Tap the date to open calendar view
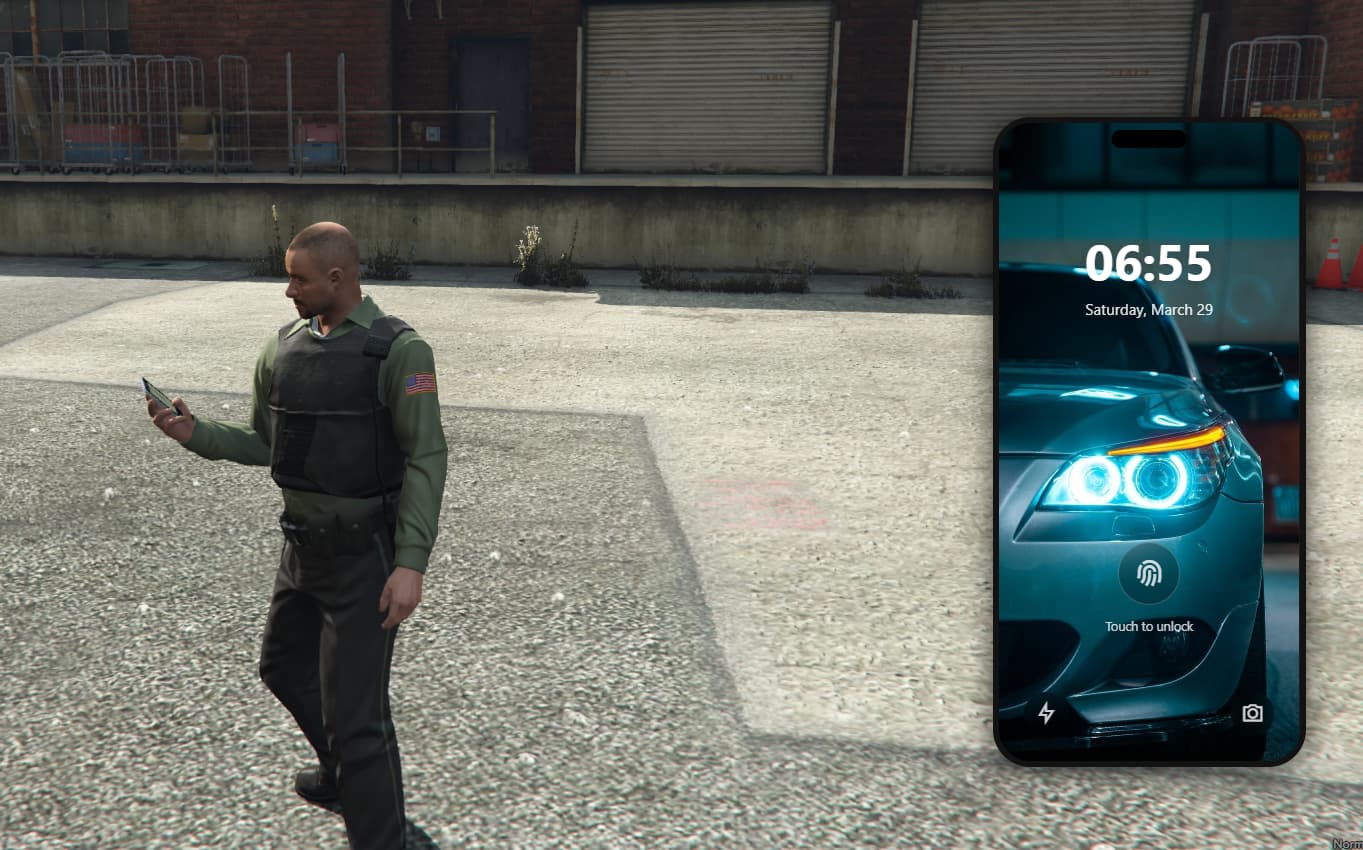 (1147, 310)
